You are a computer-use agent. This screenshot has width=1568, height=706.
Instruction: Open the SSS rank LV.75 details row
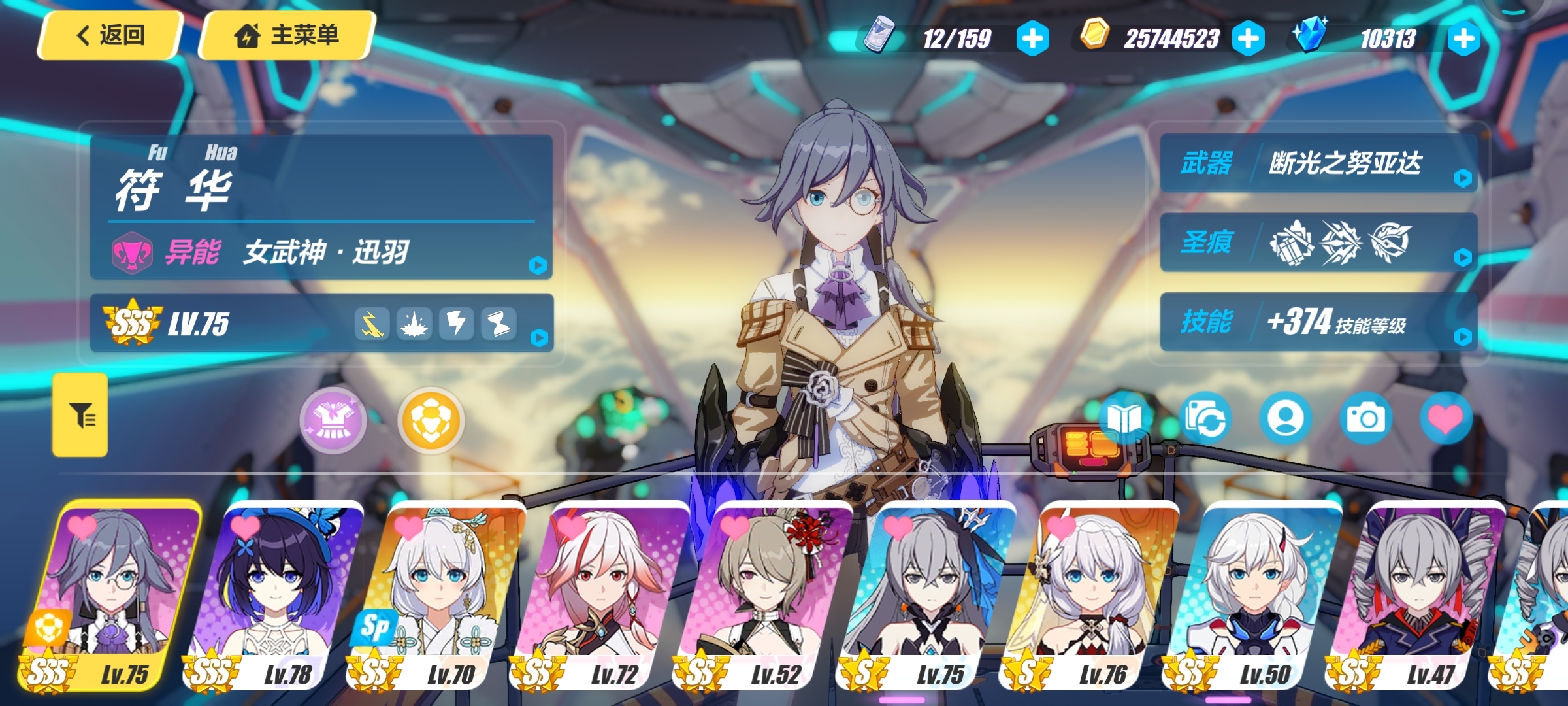pyautogui.click(x=321, y=324)
